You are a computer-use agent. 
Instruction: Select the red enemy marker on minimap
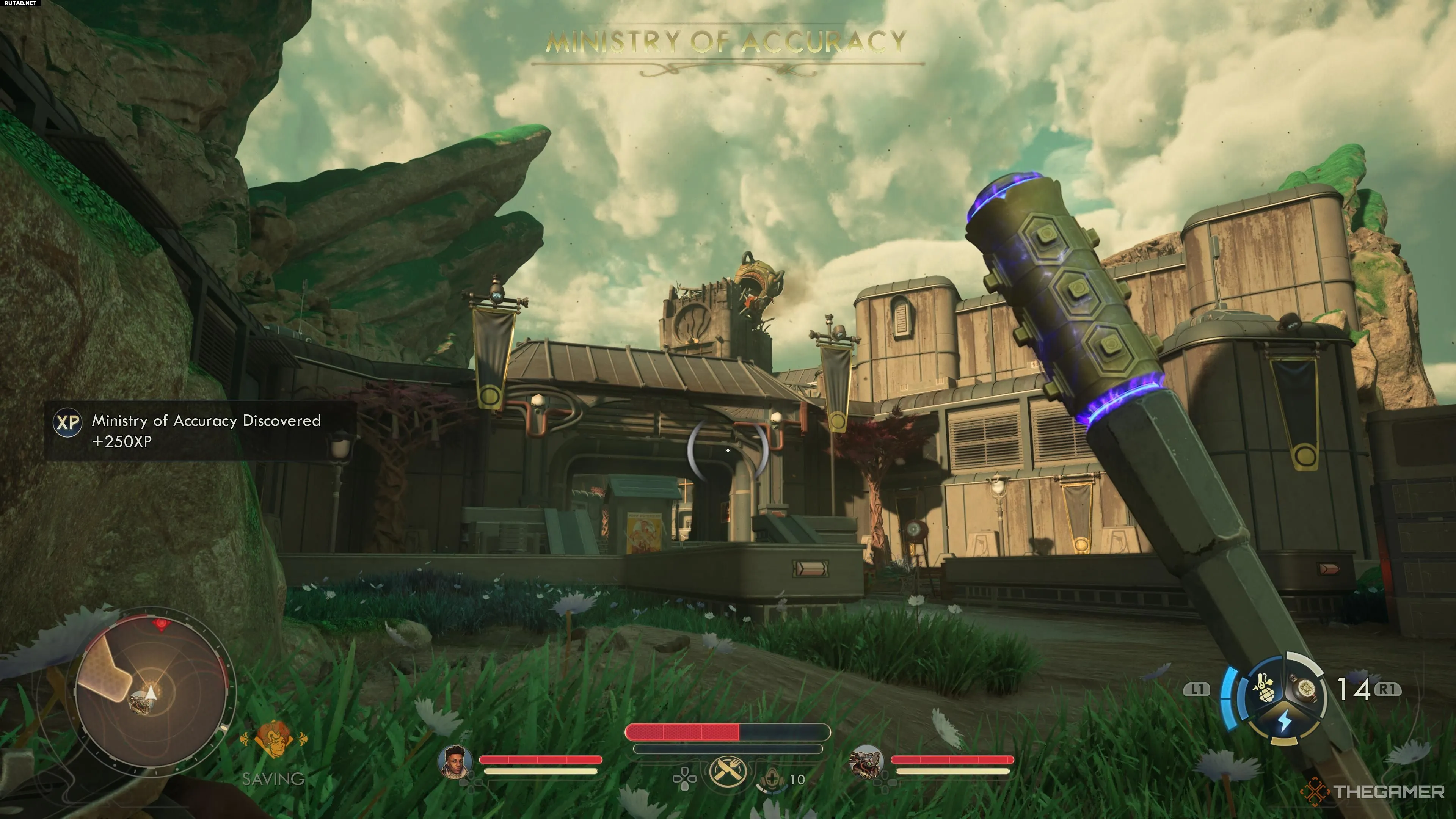(x=162, y=624)
